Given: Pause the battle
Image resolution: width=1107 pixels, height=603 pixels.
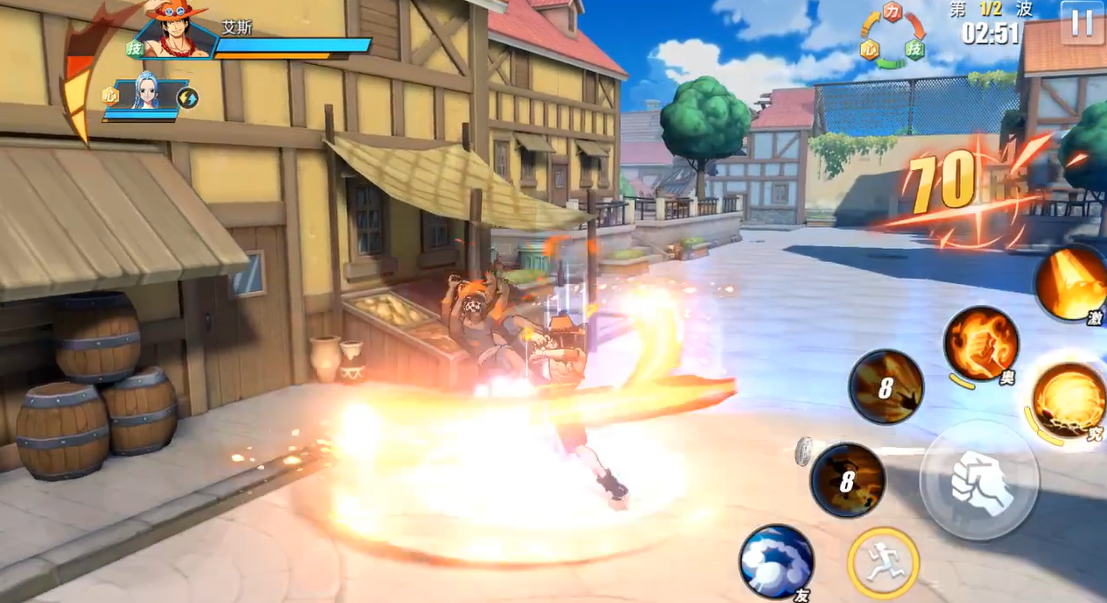Looking at the screenshot, I should click(x=1081, y=22).
